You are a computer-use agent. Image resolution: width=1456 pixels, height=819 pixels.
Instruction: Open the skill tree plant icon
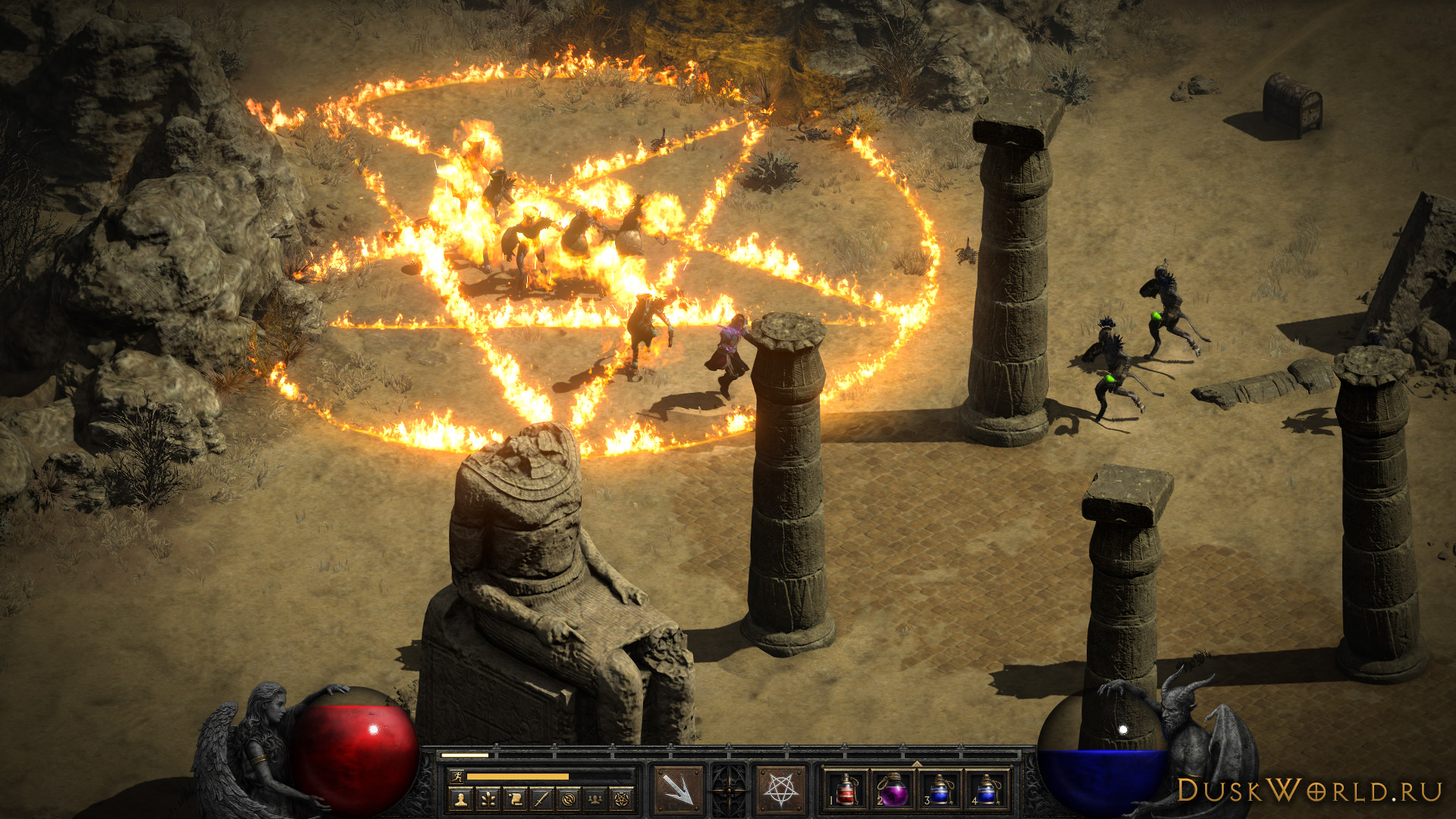point(487,799)
